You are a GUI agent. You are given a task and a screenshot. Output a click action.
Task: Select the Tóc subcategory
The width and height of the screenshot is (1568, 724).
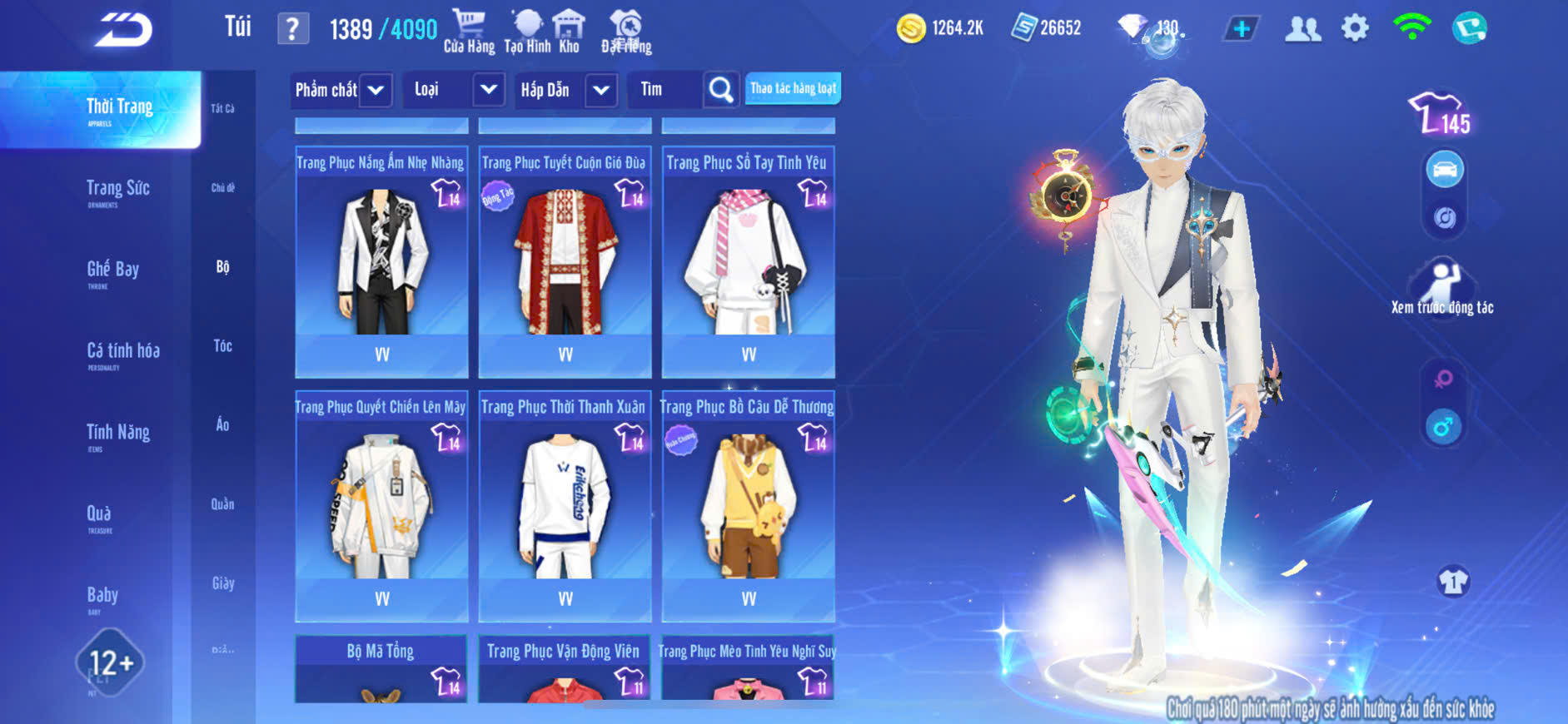pyautogui.click(x=222, y=346)
